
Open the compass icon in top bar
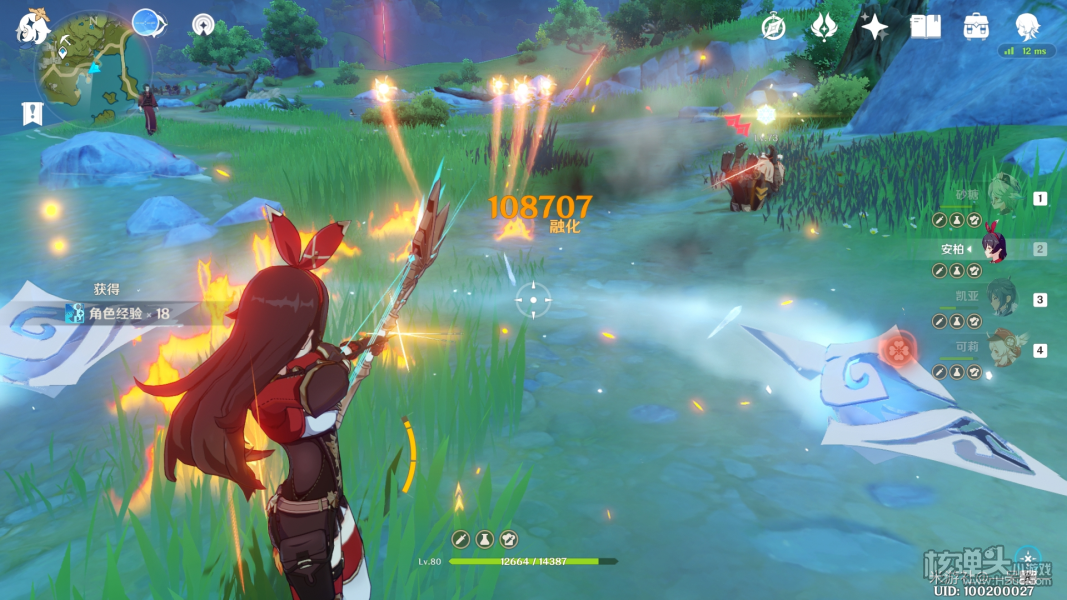pos(772,27)
